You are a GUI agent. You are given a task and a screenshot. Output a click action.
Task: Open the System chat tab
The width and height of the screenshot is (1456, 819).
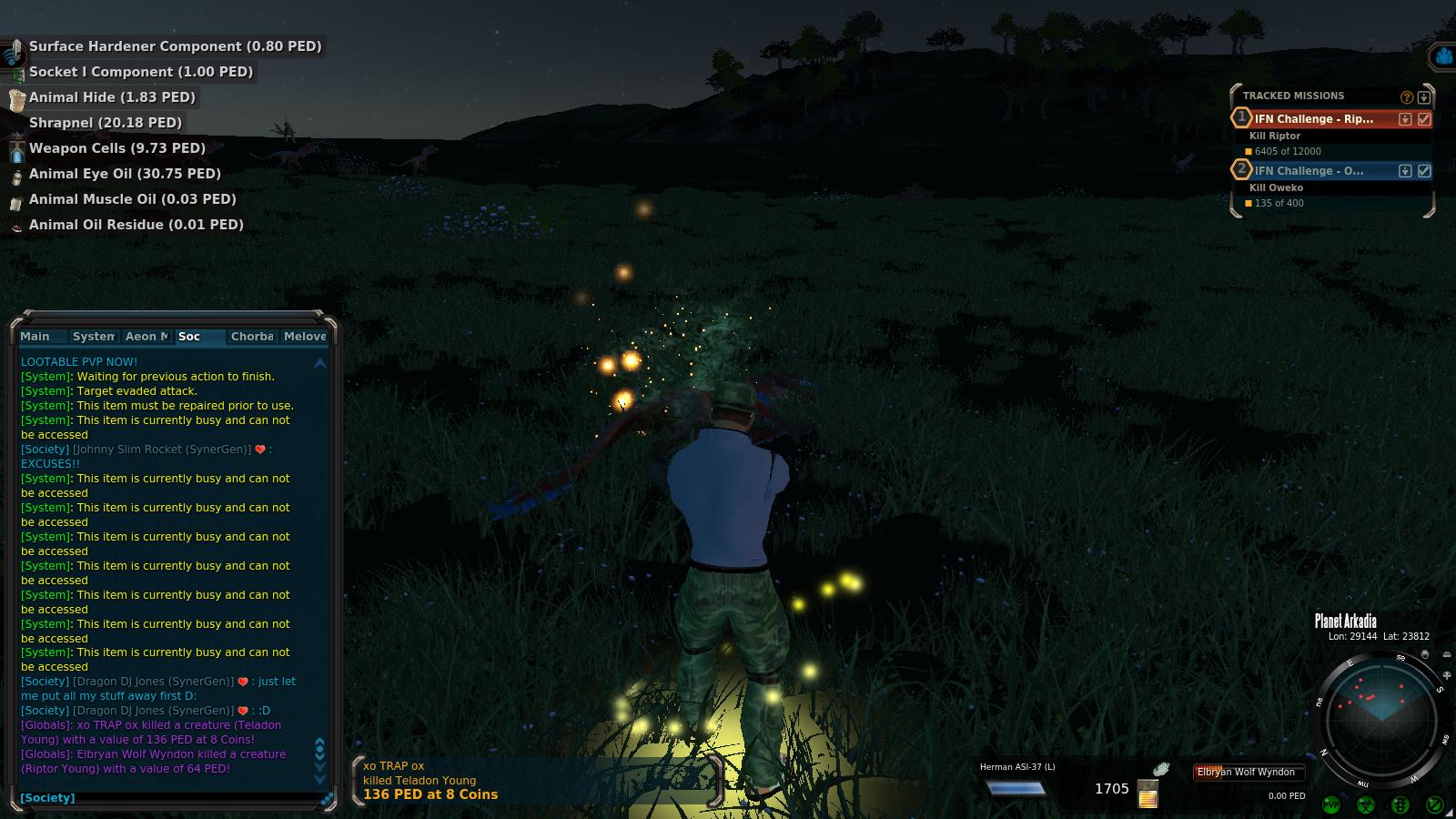tap(93, 337)
